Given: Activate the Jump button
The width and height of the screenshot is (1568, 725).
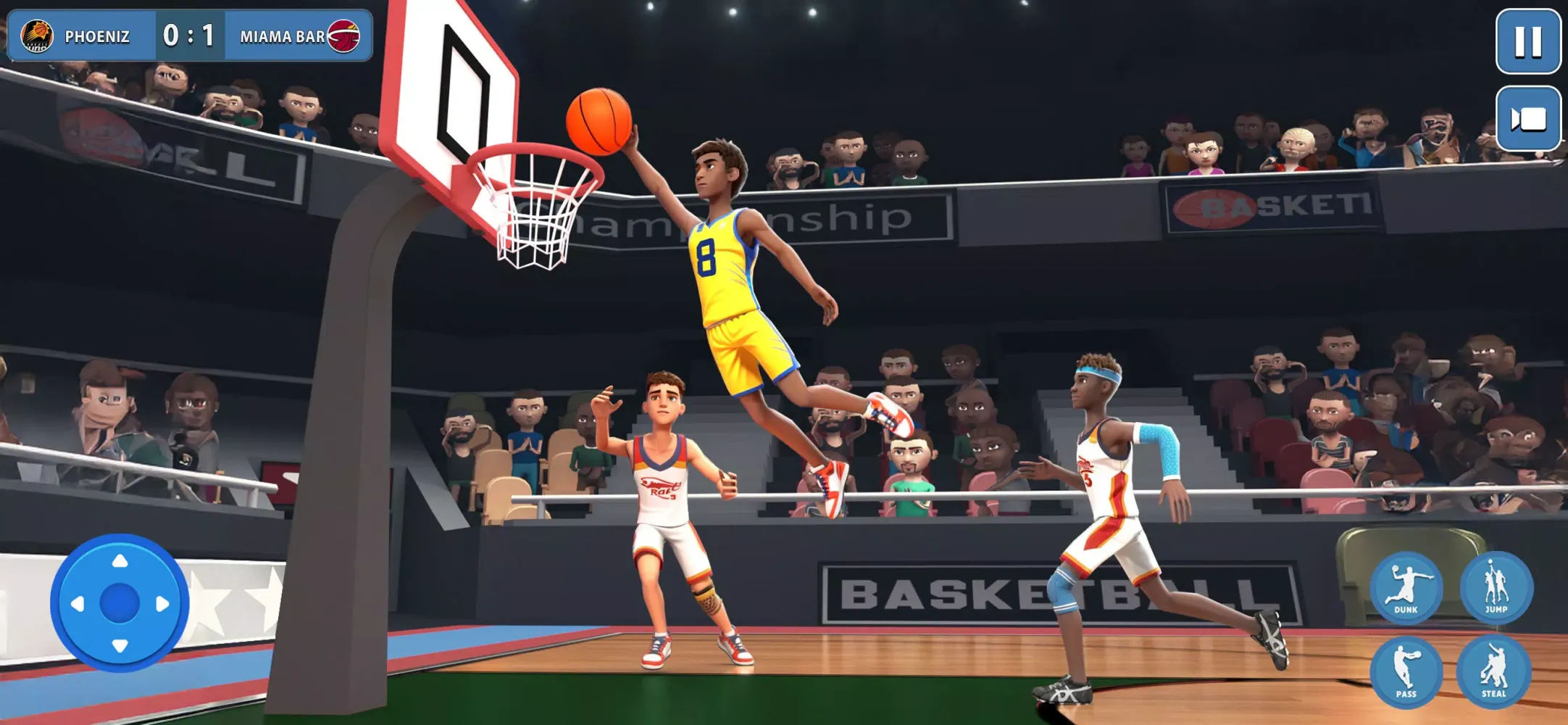Looking at the screenshot, I should coord(1496,587).
